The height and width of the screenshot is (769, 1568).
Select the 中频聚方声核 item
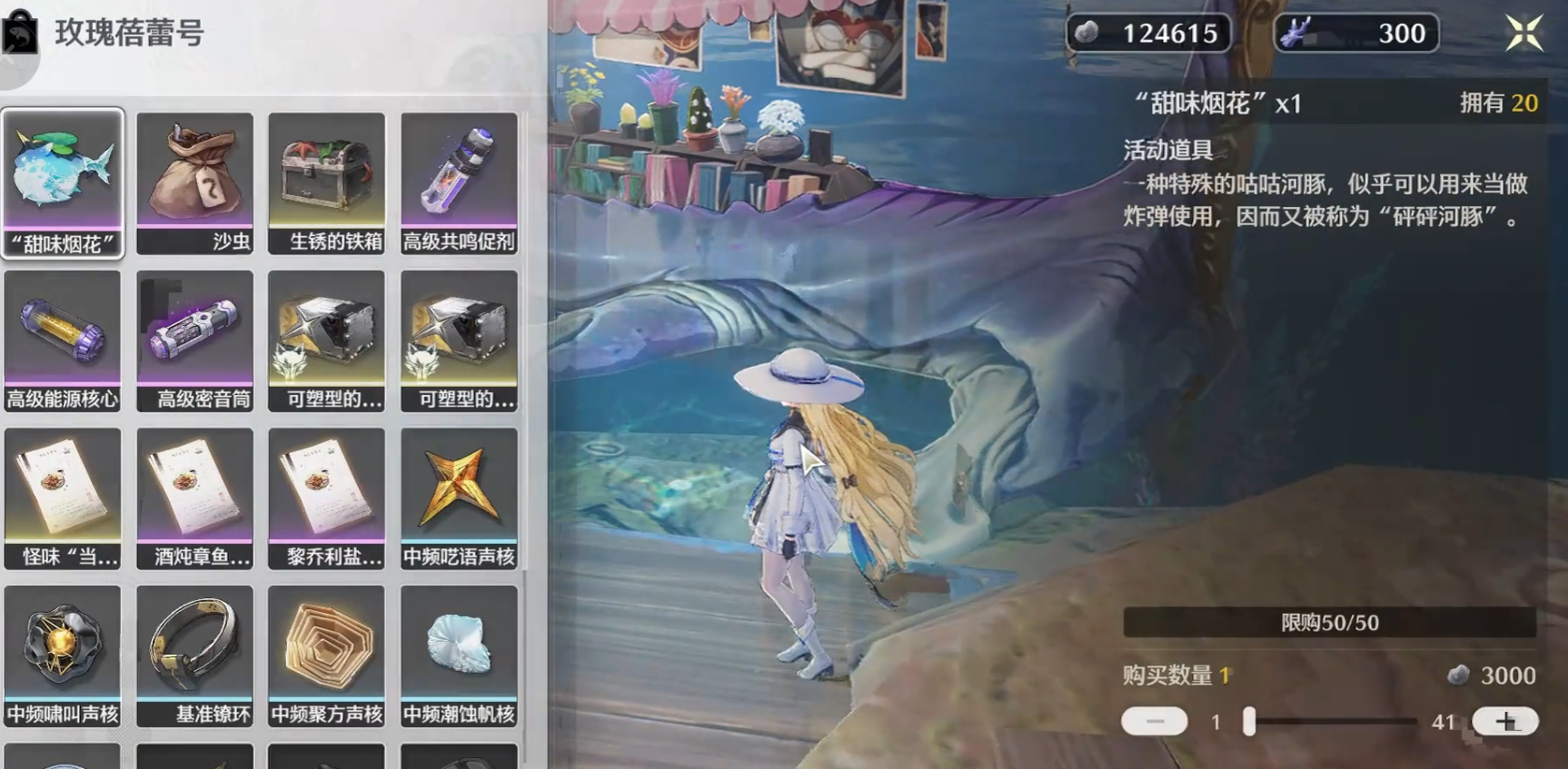tap(326, 654)
